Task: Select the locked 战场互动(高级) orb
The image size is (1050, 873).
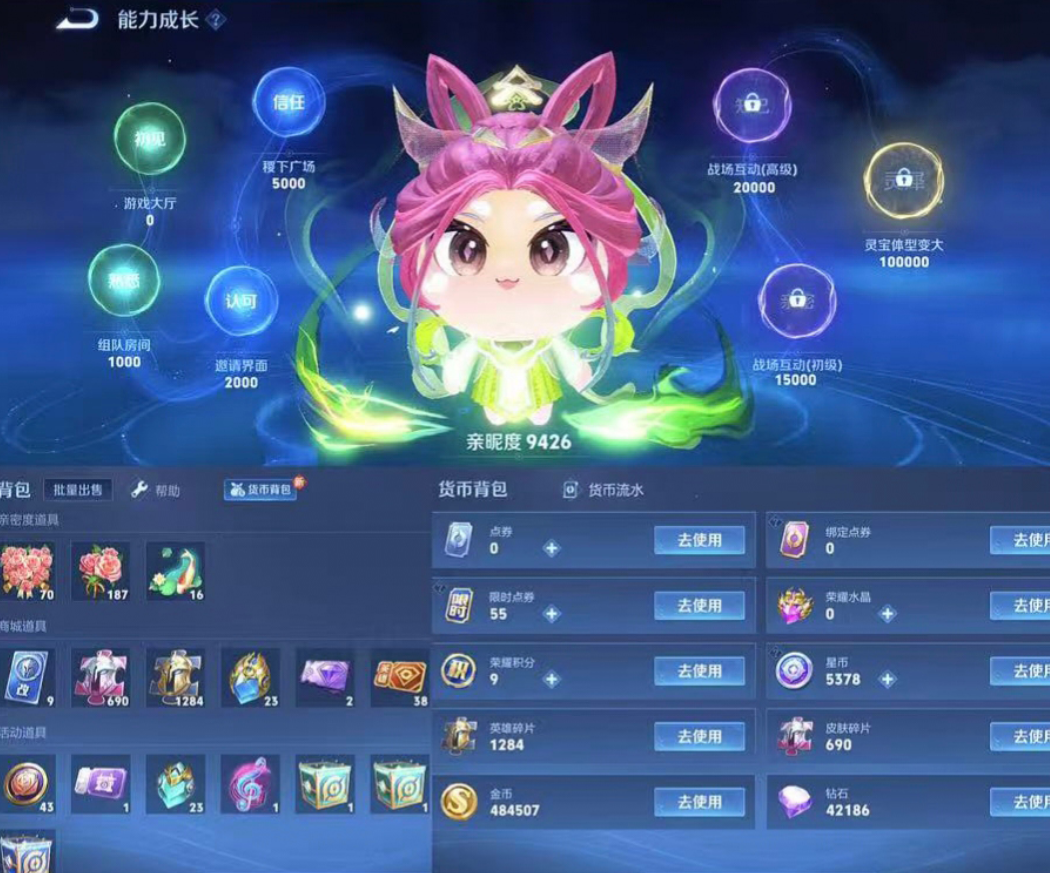Action: (752, 106)
